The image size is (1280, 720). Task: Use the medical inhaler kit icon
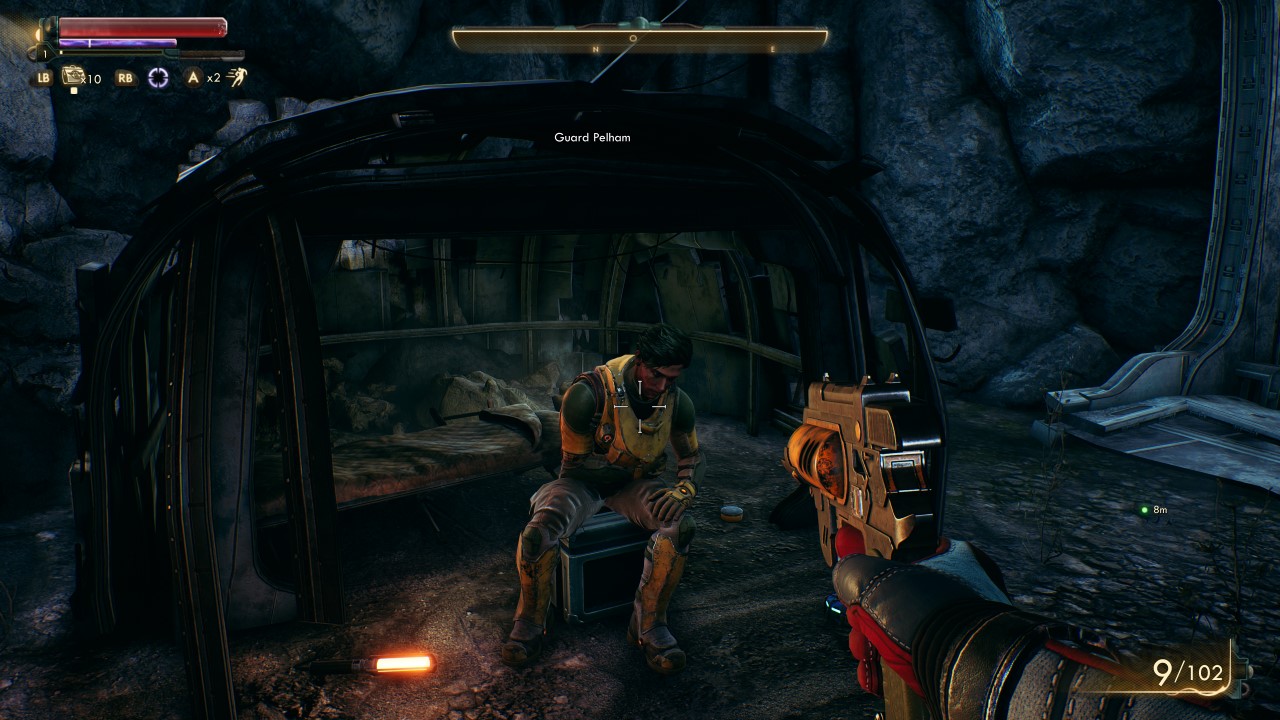coord(73,76)
